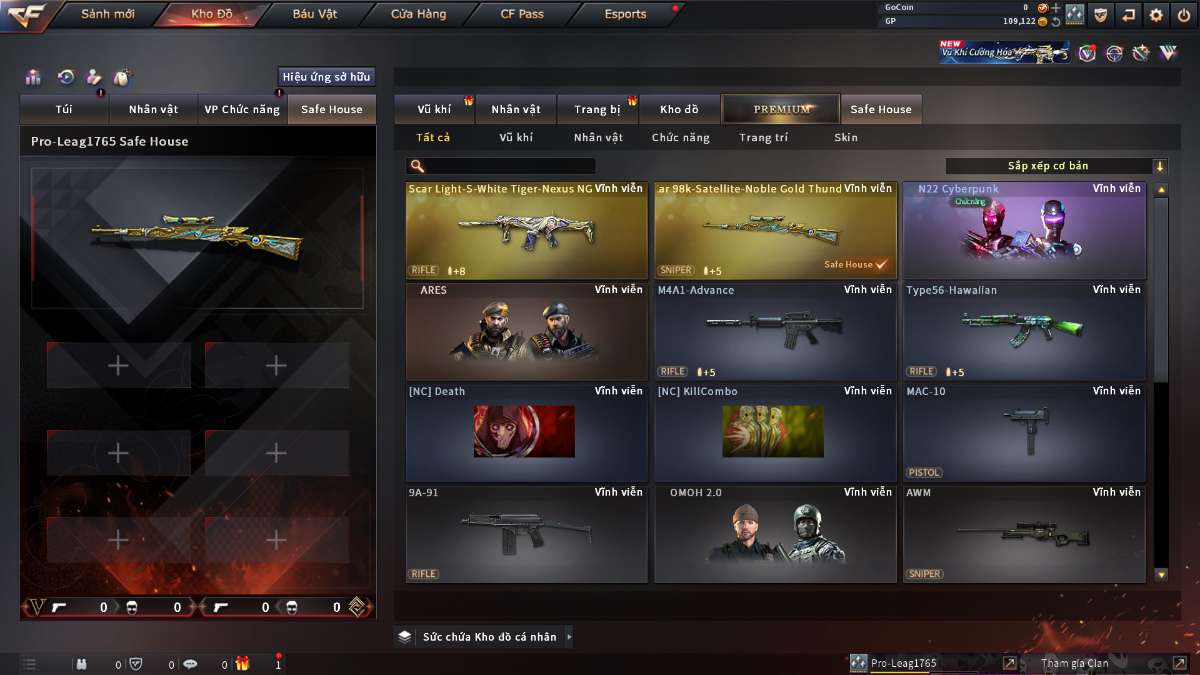Open settings with the gear icon

[1156, 15]
